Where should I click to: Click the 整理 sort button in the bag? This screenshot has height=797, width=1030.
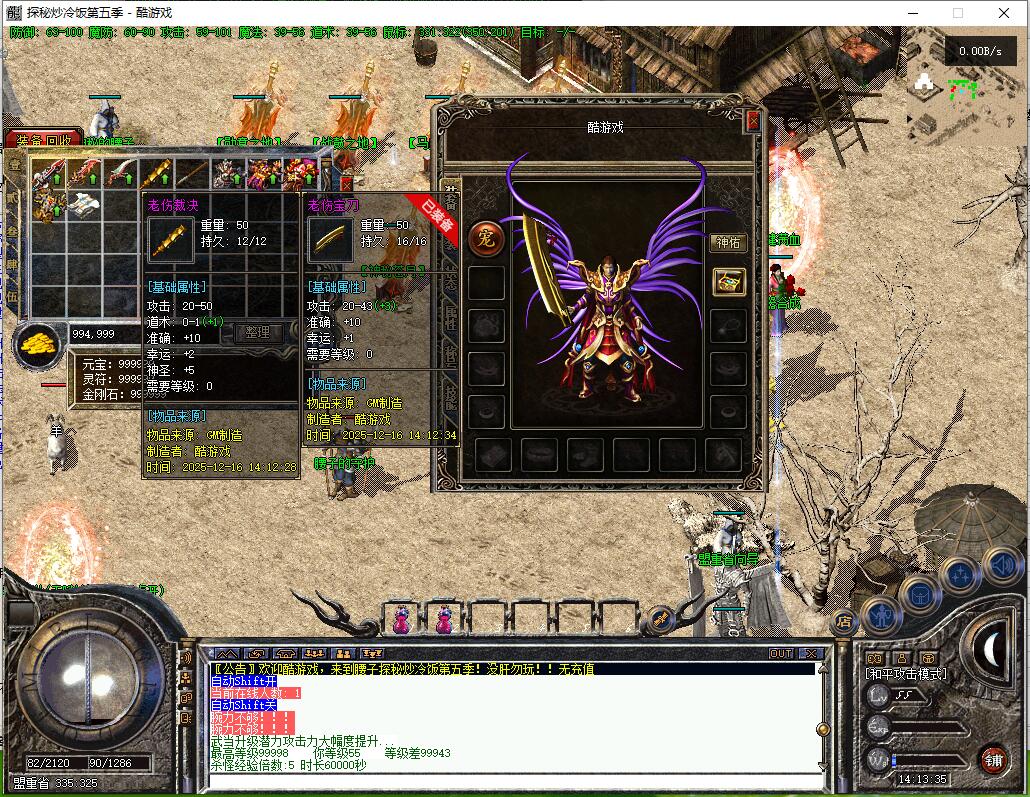[257, 332]
